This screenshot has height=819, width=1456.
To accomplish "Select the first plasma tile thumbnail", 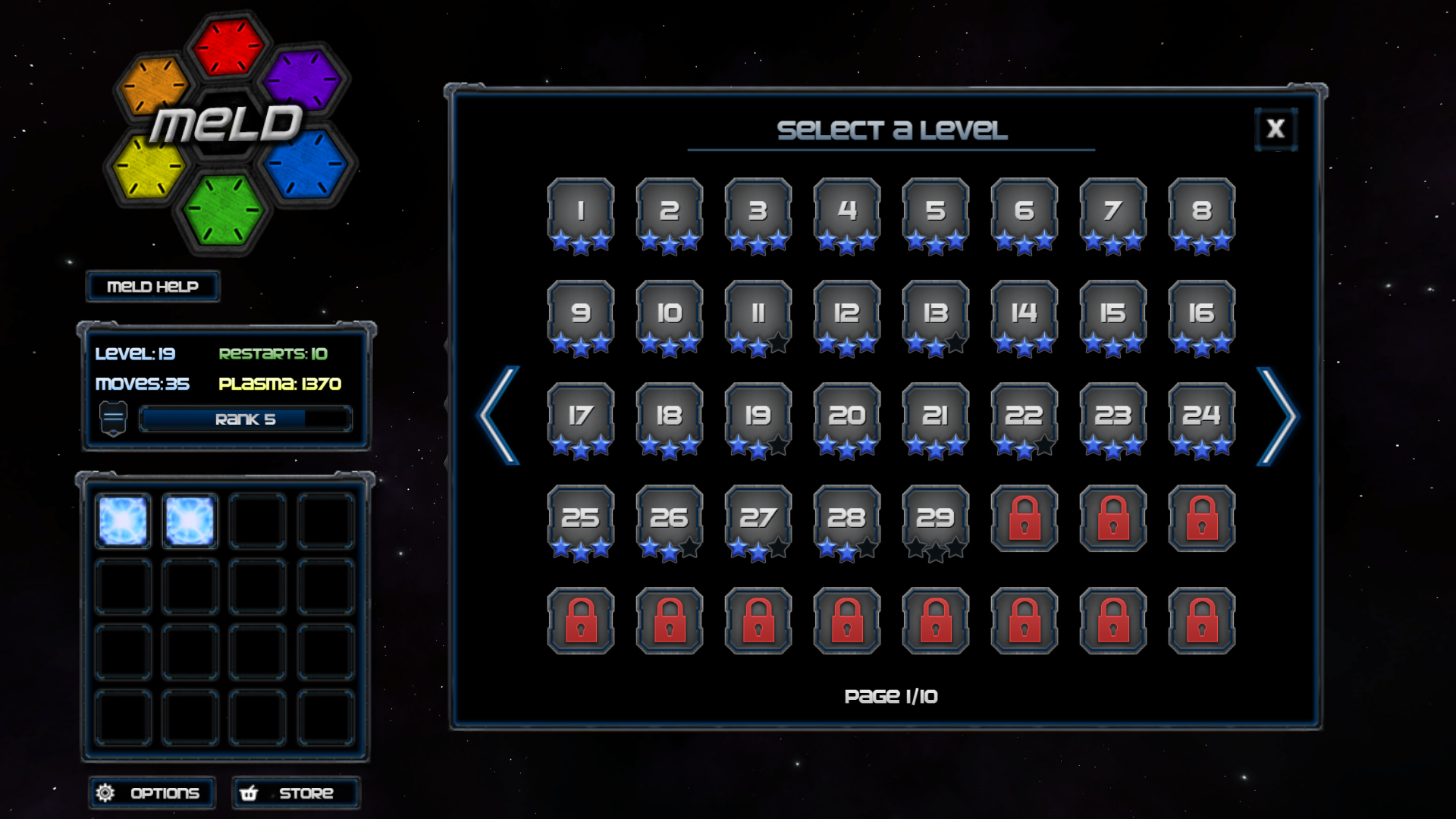I will click(121, 520).
